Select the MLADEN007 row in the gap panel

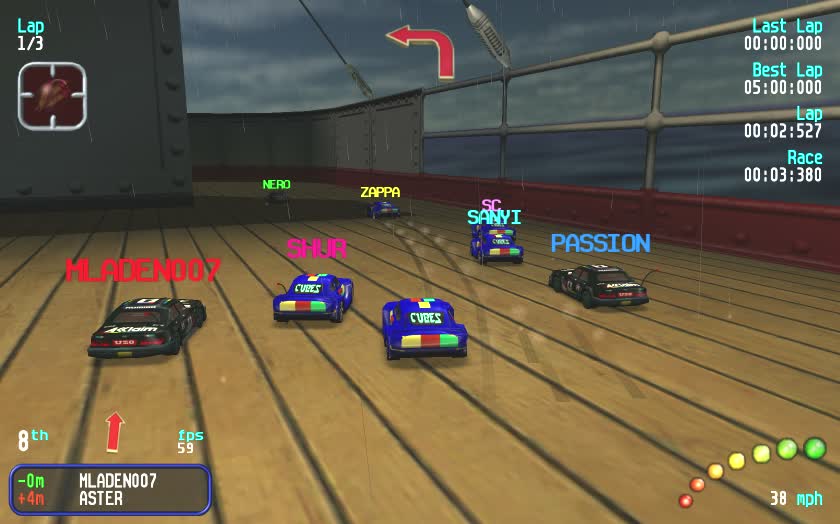110,481
